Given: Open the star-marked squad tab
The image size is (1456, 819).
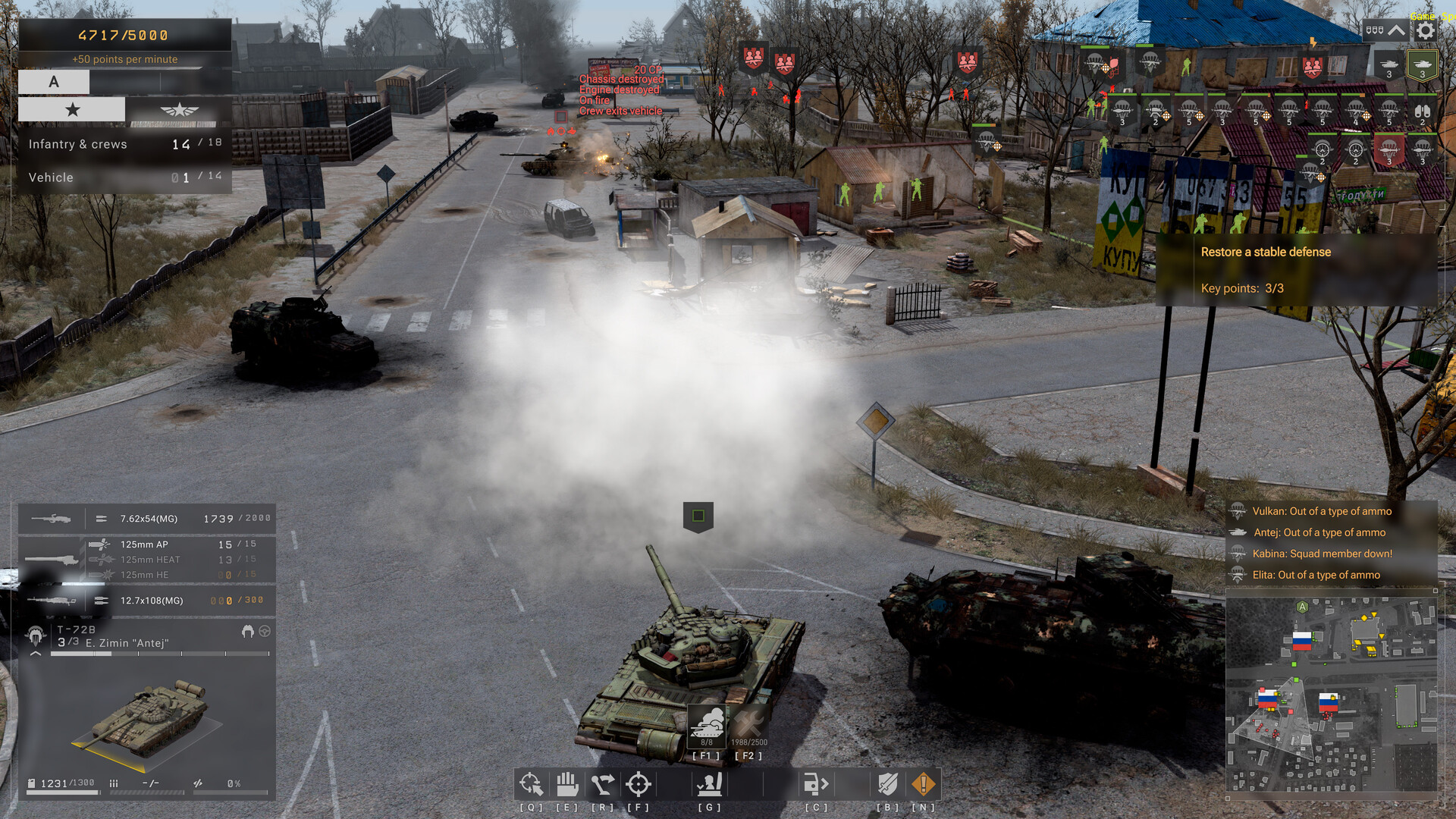Looking at the screenshot, I should 72,109.
